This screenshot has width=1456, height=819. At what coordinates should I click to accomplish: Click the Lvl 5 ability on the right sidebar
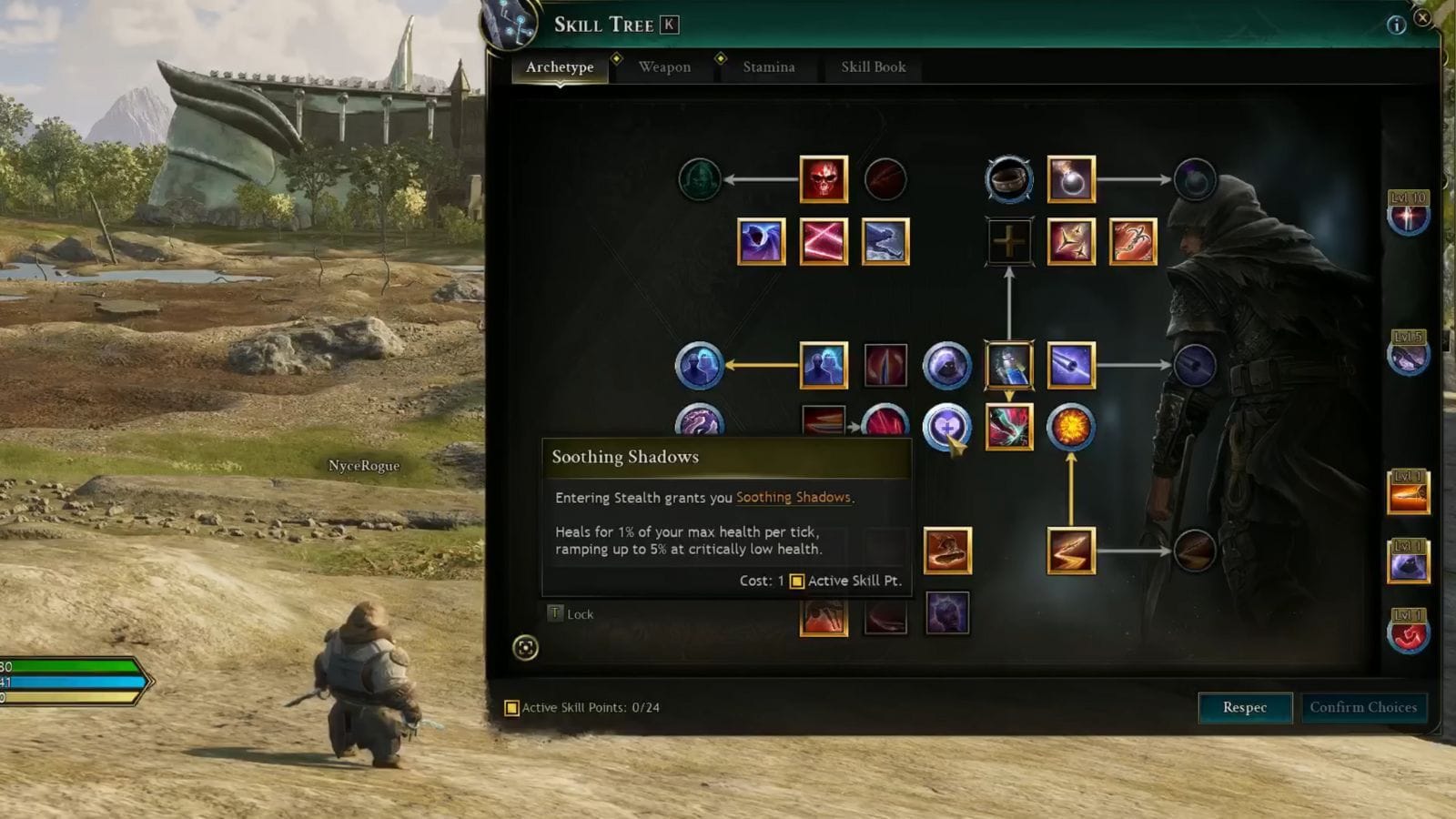point(1410,357)
